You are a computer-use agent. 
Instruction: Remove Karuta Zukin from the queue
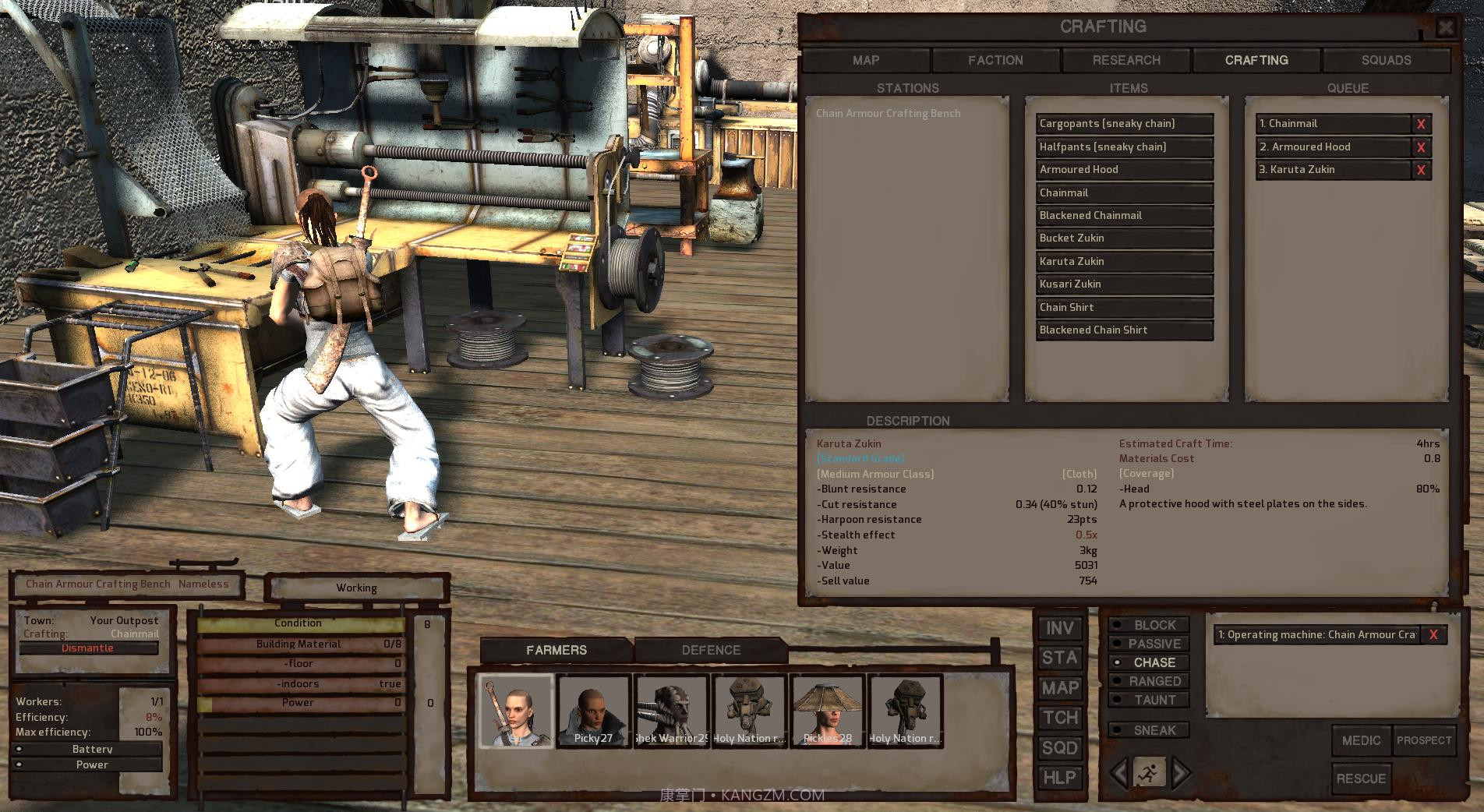point(1421,170)
